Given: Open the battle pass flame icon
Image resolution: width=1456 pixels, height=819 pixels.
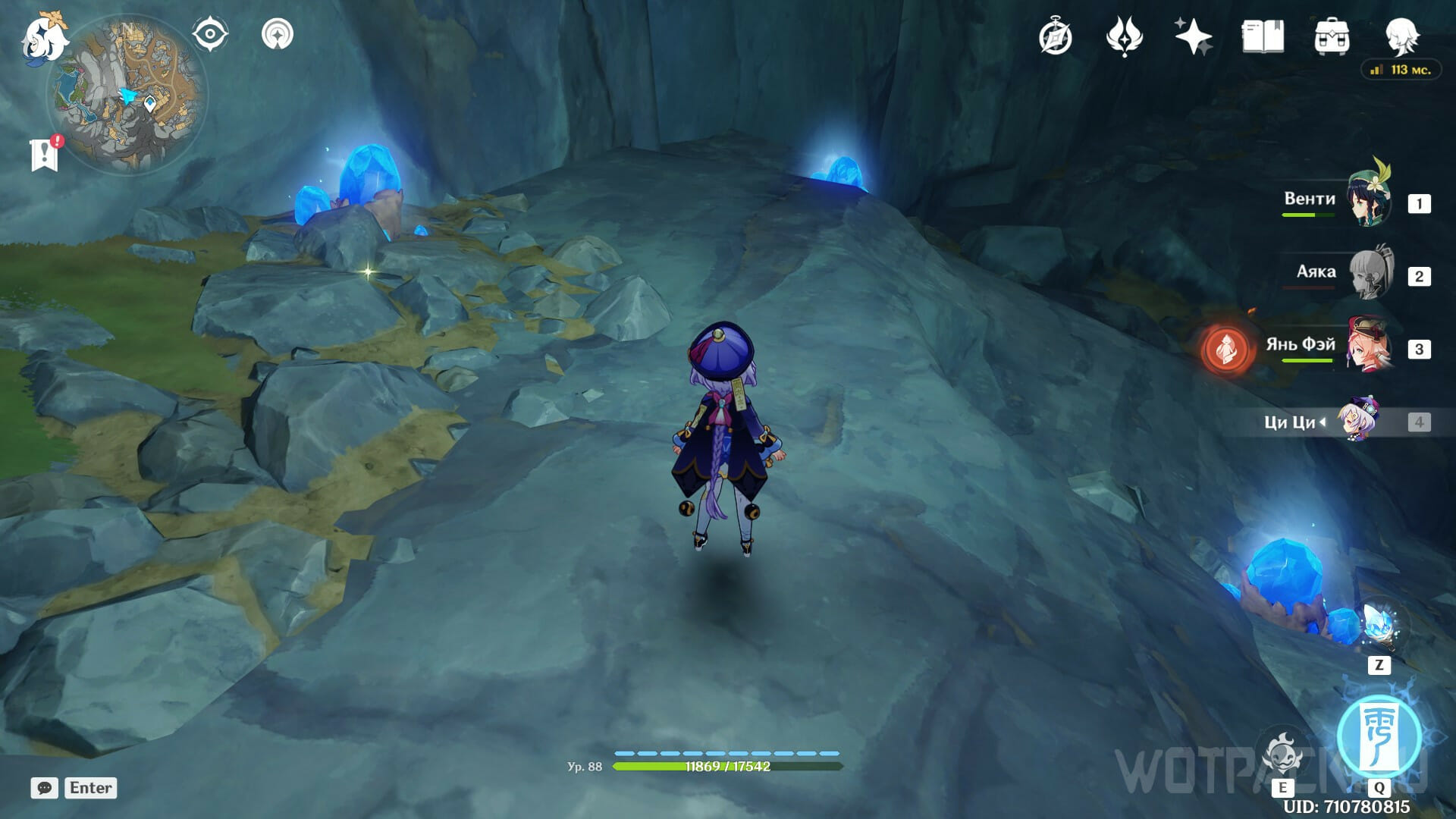Looking at the screenshot, I should 1124,36.
